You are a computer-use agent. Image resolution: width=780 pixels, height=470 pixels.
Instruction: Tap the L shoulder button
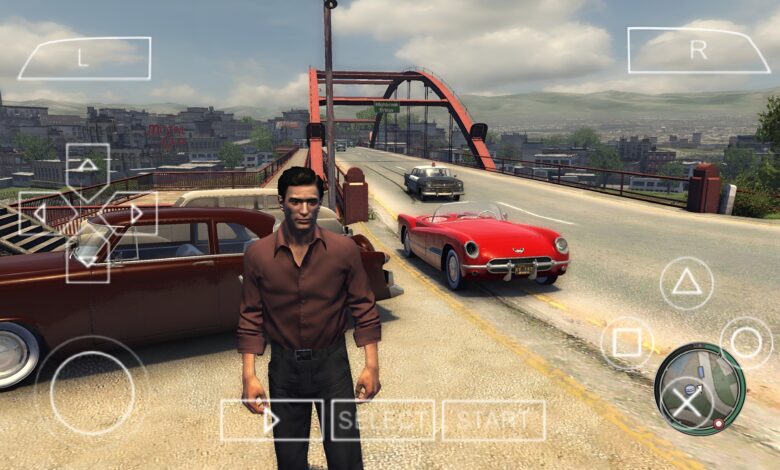[84, 58]
